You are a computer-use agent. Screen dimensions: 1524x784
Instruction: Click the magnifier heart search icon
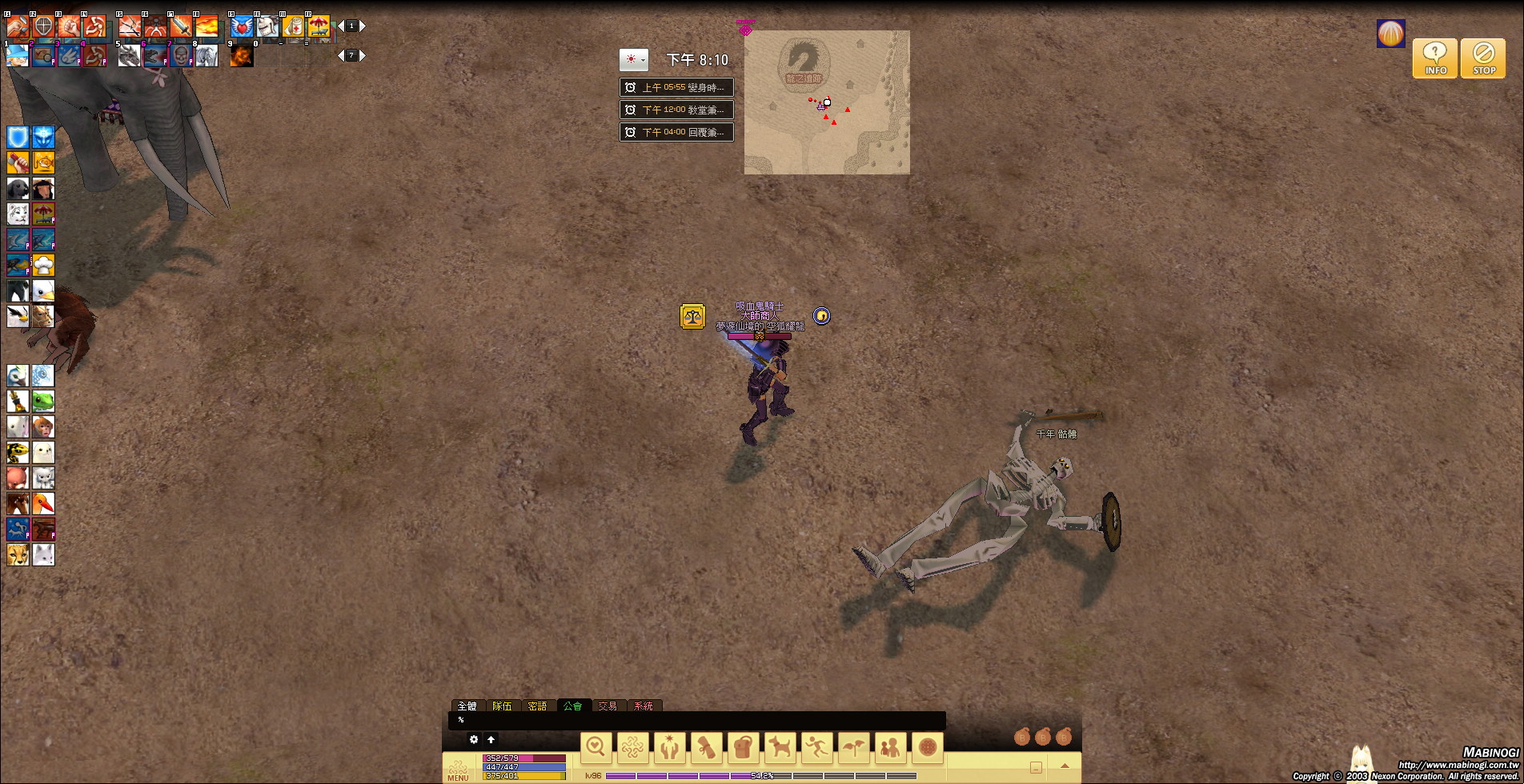tap(596, 747)
